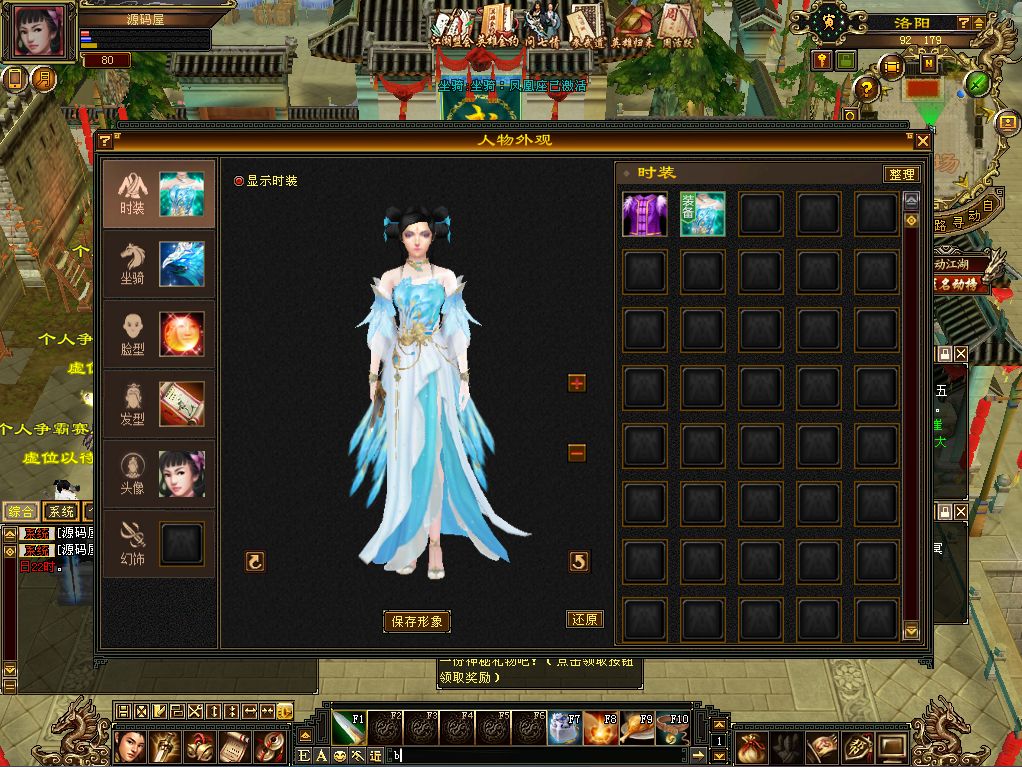Close the 人物外观 appearance window
Image resolution: width=1022 pixels, height=767 pixels.
click(922, 141)
